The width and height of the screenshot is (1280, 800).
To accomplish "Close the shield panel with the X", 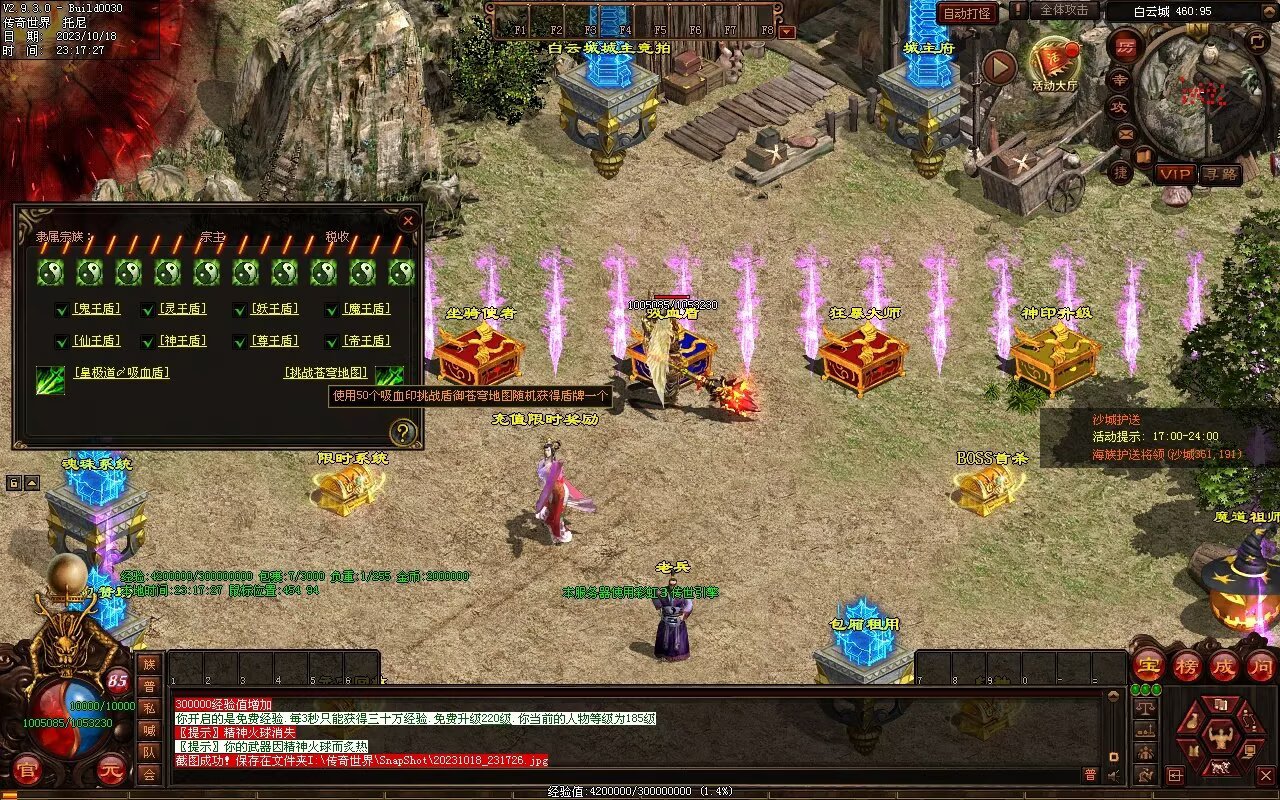I will [x=408, y=221].
